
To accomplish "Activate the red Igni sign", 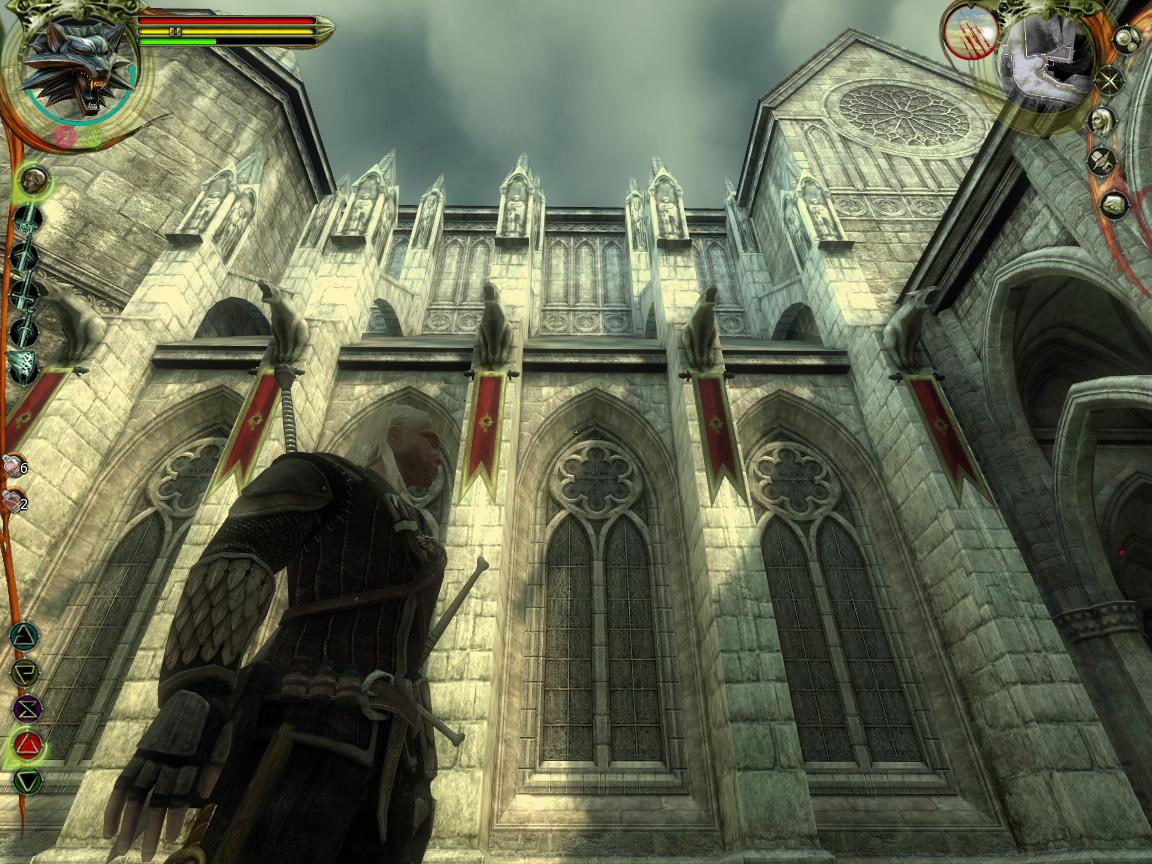I will (x=27, y=744).
